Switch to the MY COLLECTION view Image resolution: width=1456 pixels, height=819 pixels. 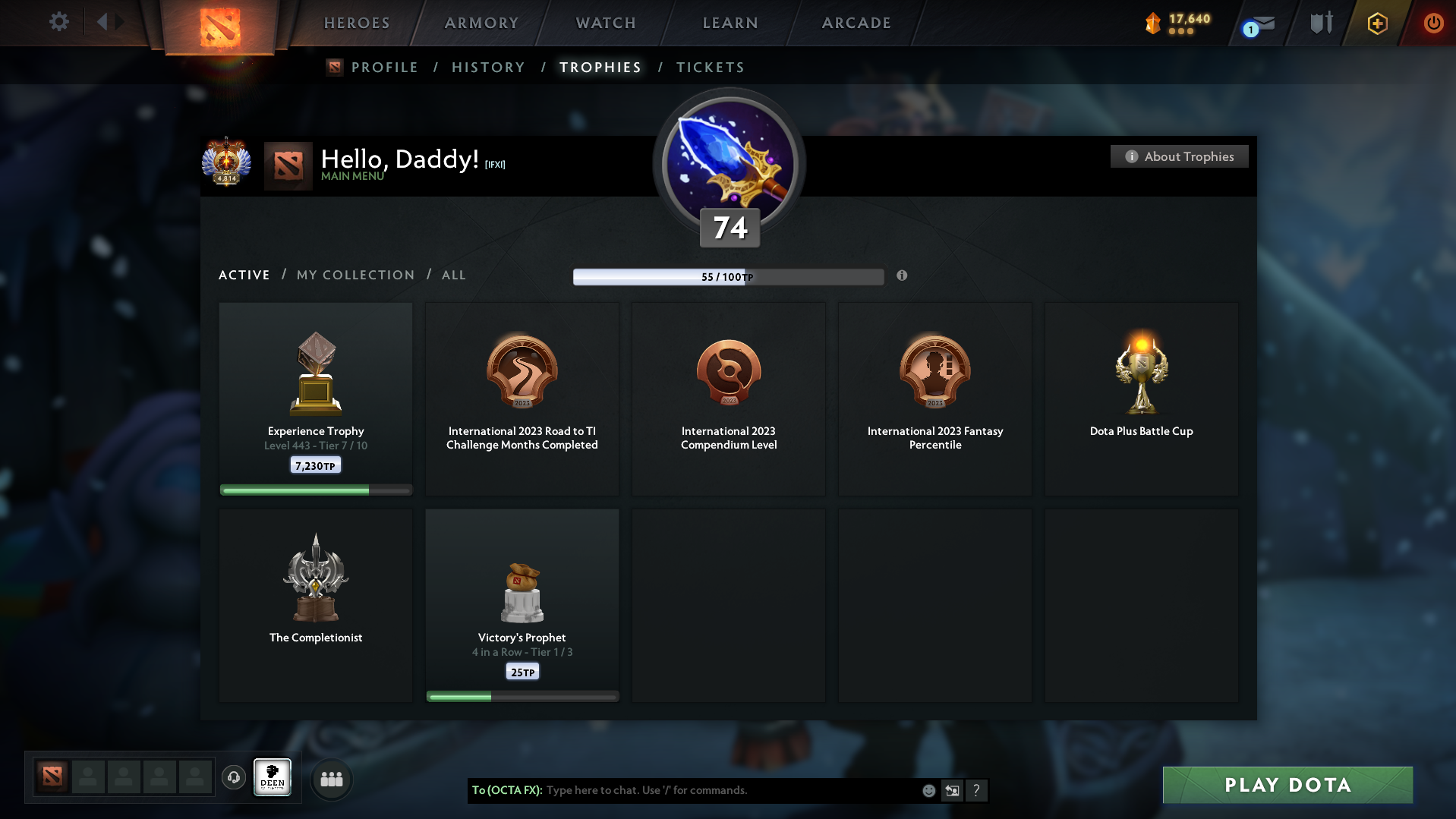click(x=355, y=275)
